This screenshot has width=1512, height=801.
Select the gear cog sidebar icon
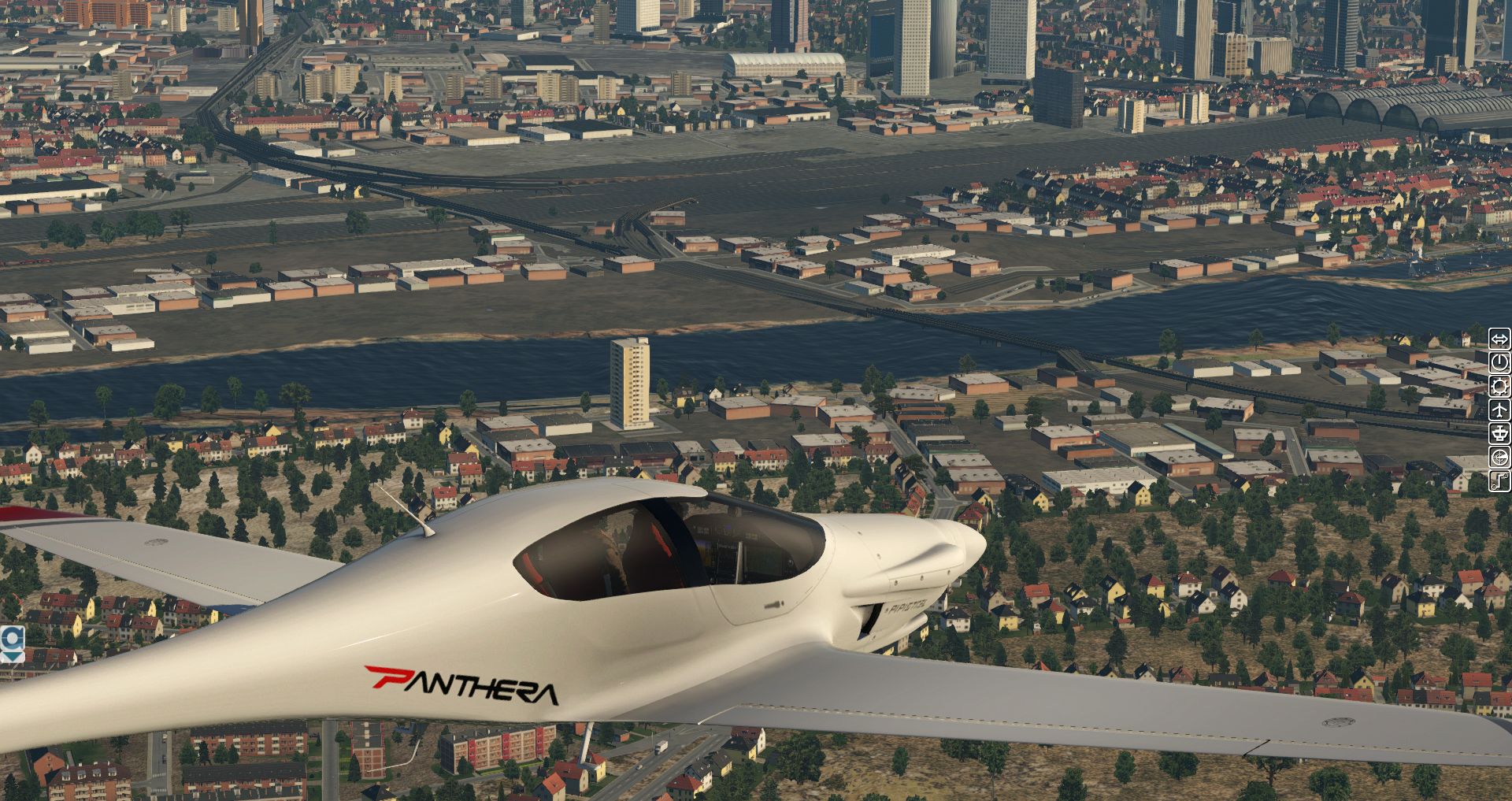[1499, 386]
